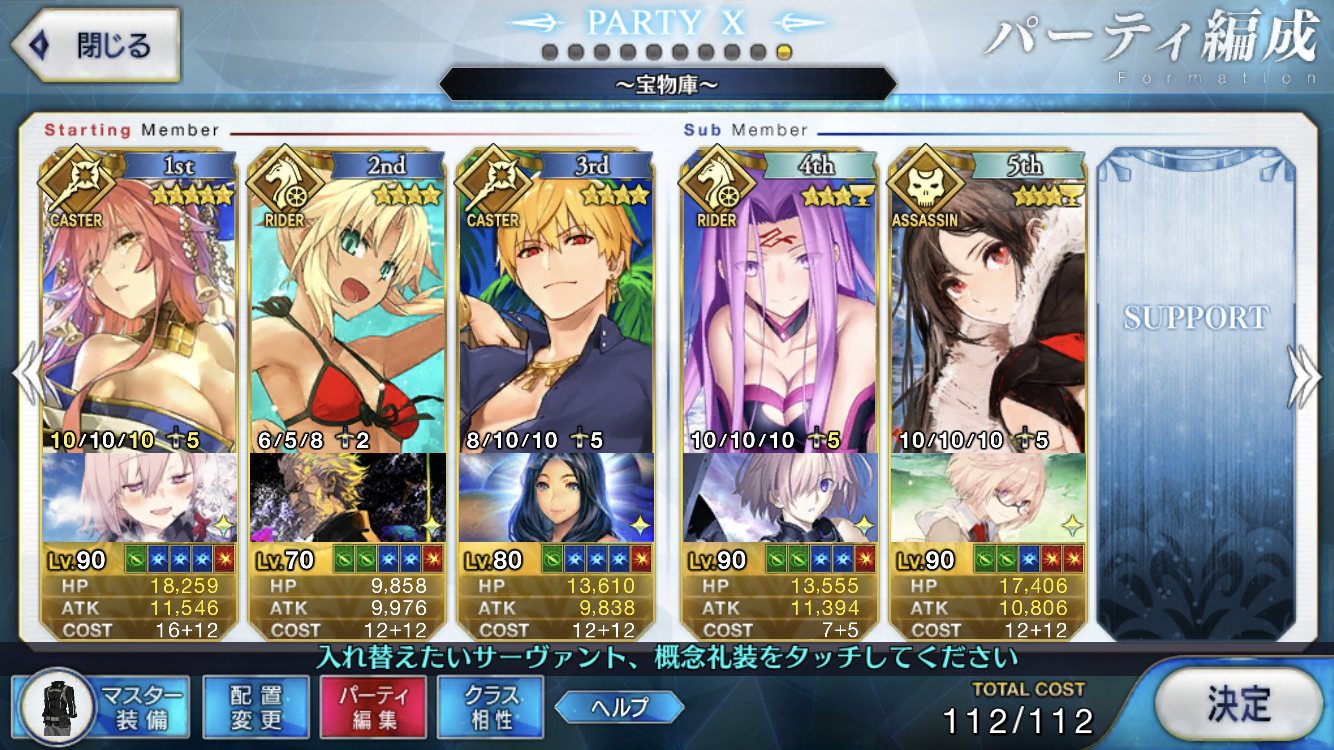This screenshot has height=750, width=1334.
Task: Show the ヘルプ help information
Action: (x=619, y=707)
